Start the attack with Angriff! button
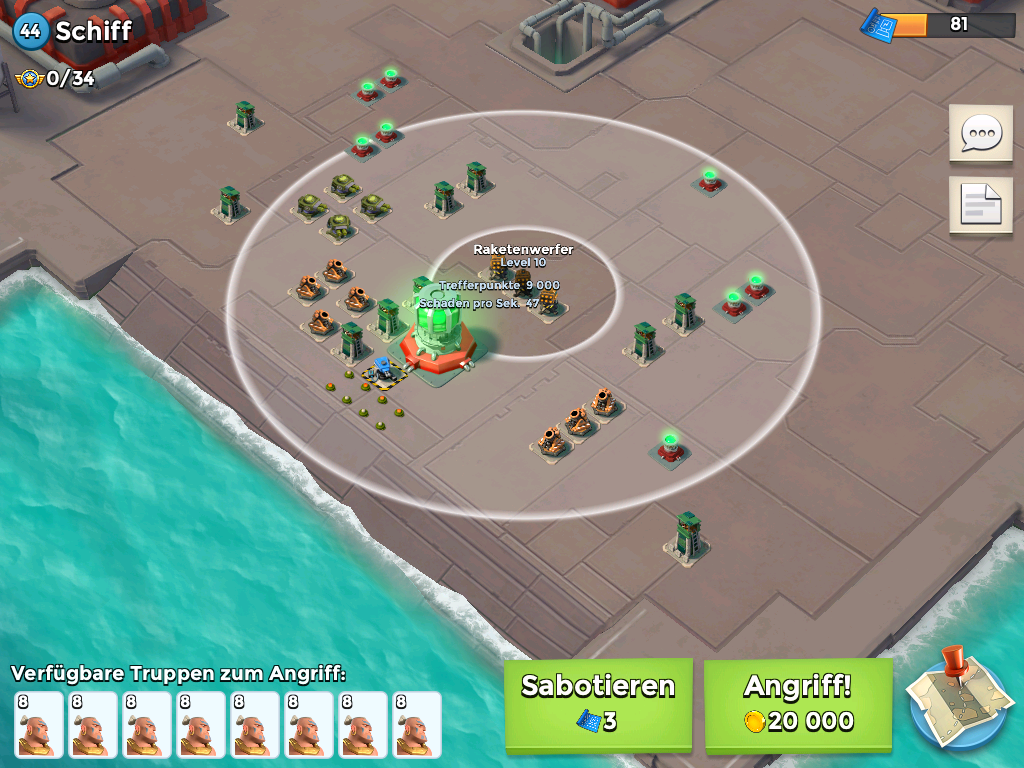This screenshot has width=1024, height=768. (798, 703)
